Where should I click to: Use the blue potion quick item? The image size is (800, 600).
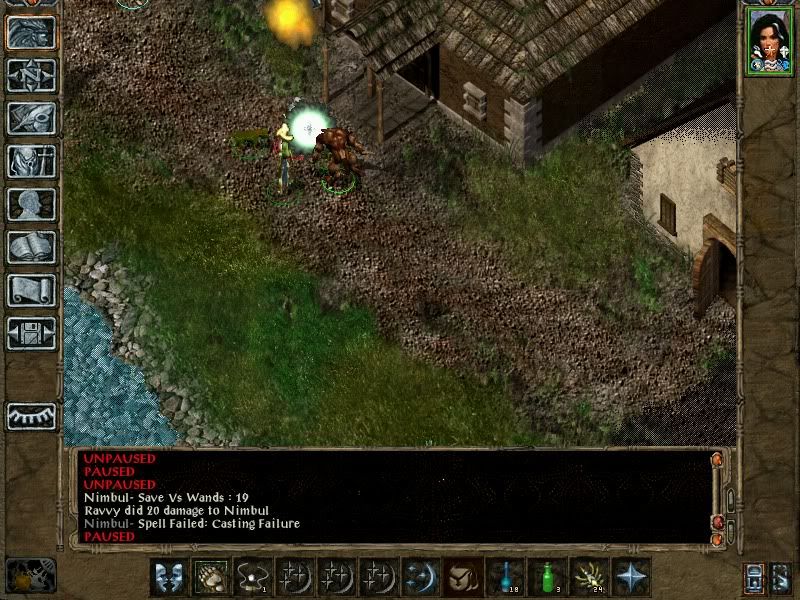[x=505, y=577]
